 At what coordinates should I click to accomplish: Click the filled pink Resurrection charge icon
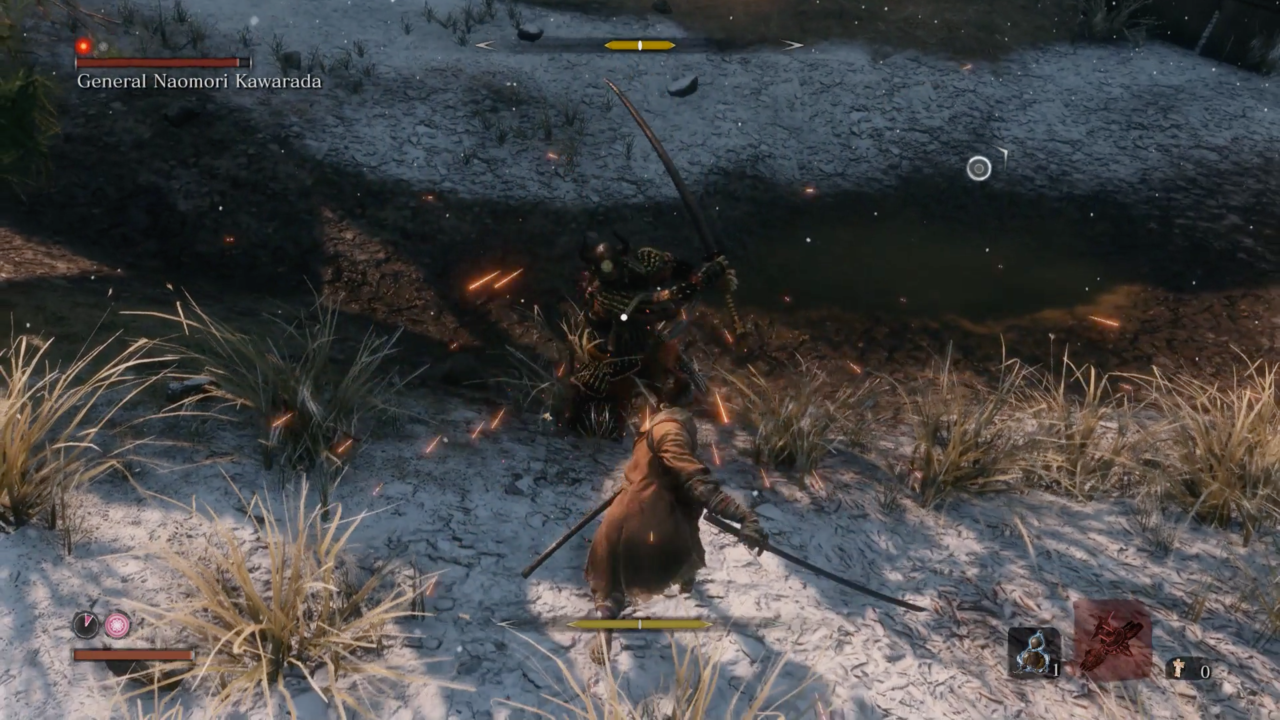117,624
